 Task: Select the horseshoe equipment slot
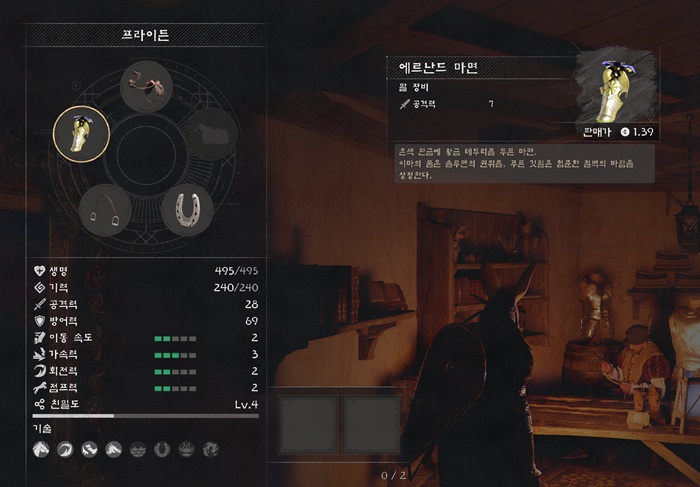click(x=186, y=209)
